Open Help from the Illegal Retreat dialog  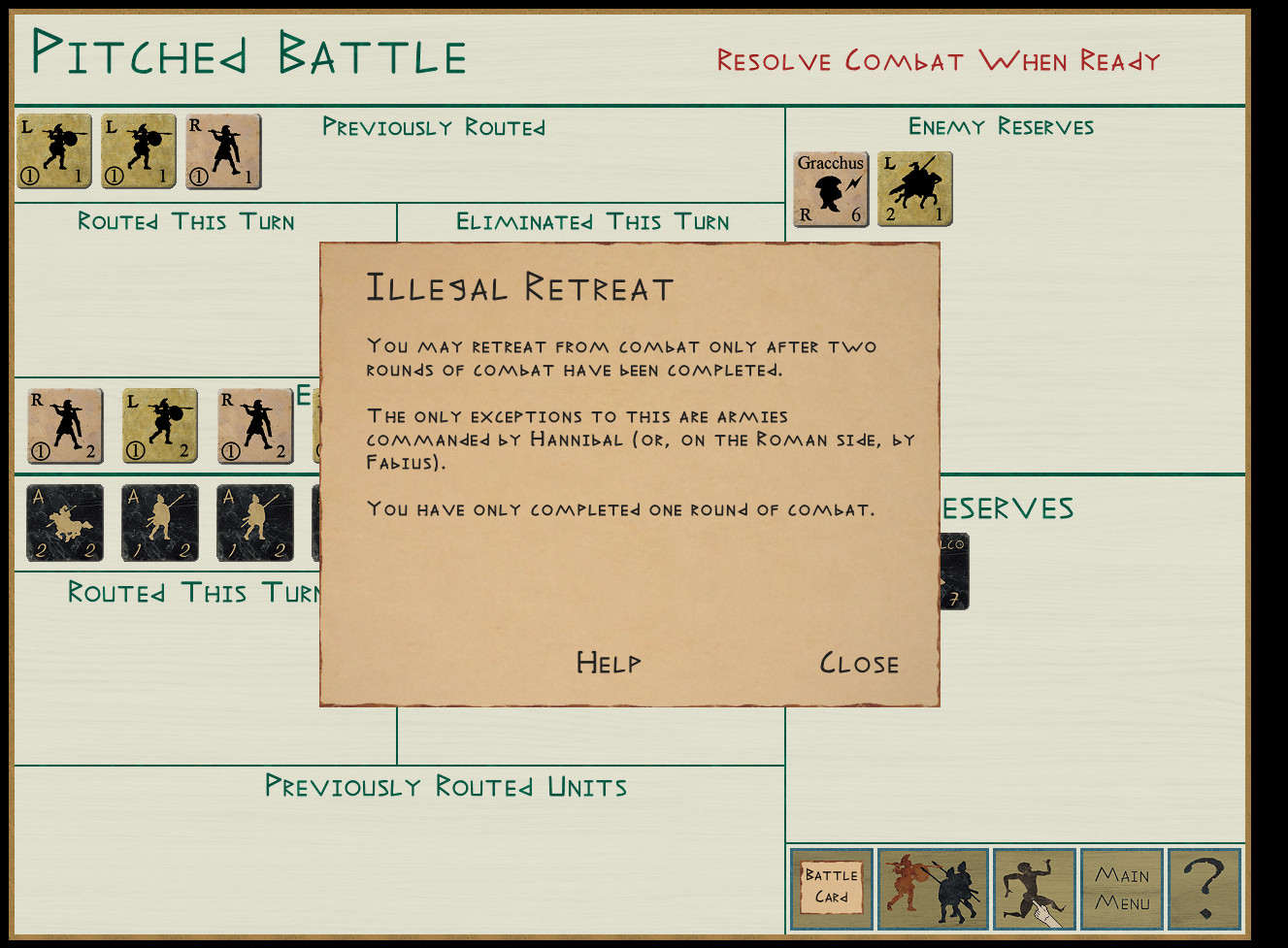609,663
